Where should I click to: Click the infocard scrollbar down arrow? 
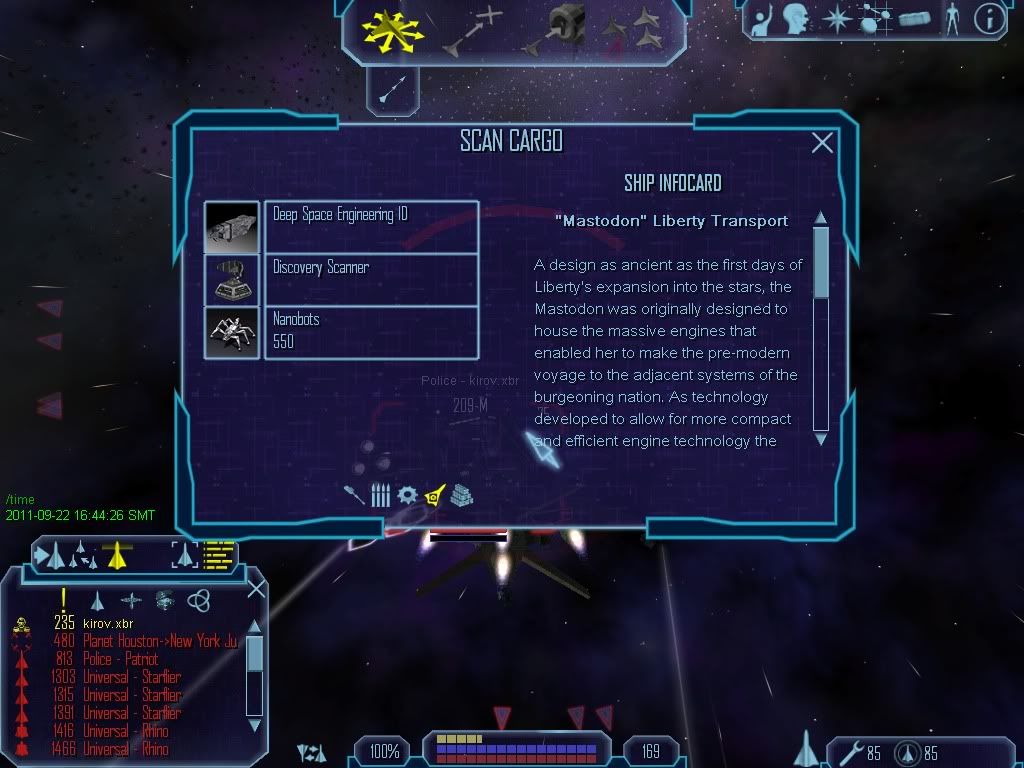pyautogui.click(x=821, y=438)
